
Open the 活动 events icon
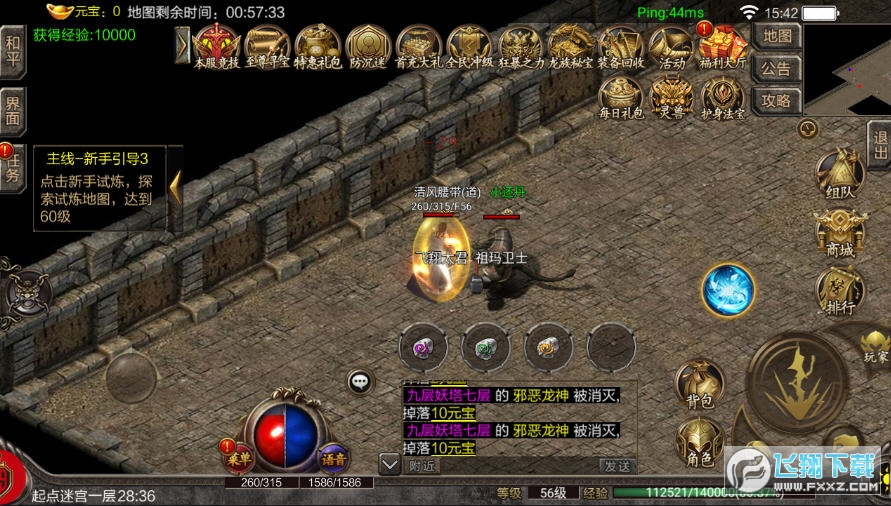pyautogui.click(x=671, y=45)
